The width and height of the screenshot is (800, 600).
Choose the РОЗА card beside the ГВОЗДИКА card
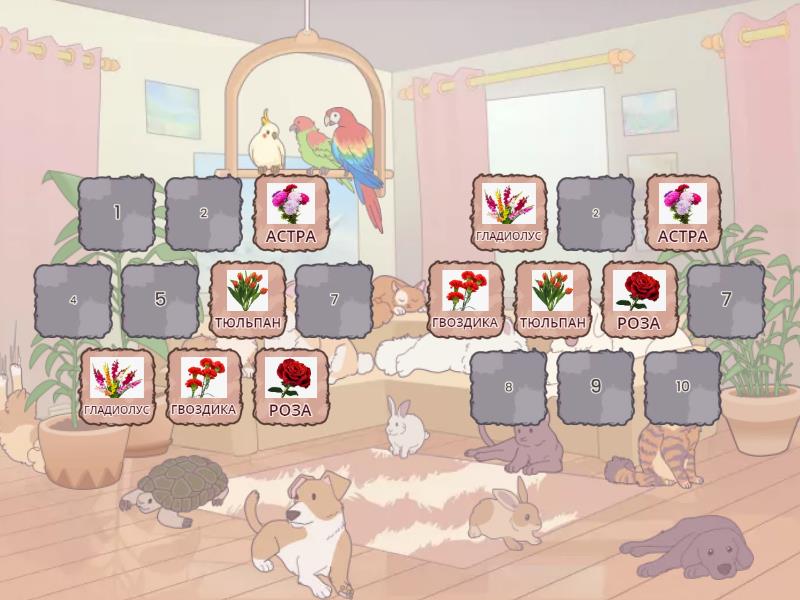[x=291, y=387]
